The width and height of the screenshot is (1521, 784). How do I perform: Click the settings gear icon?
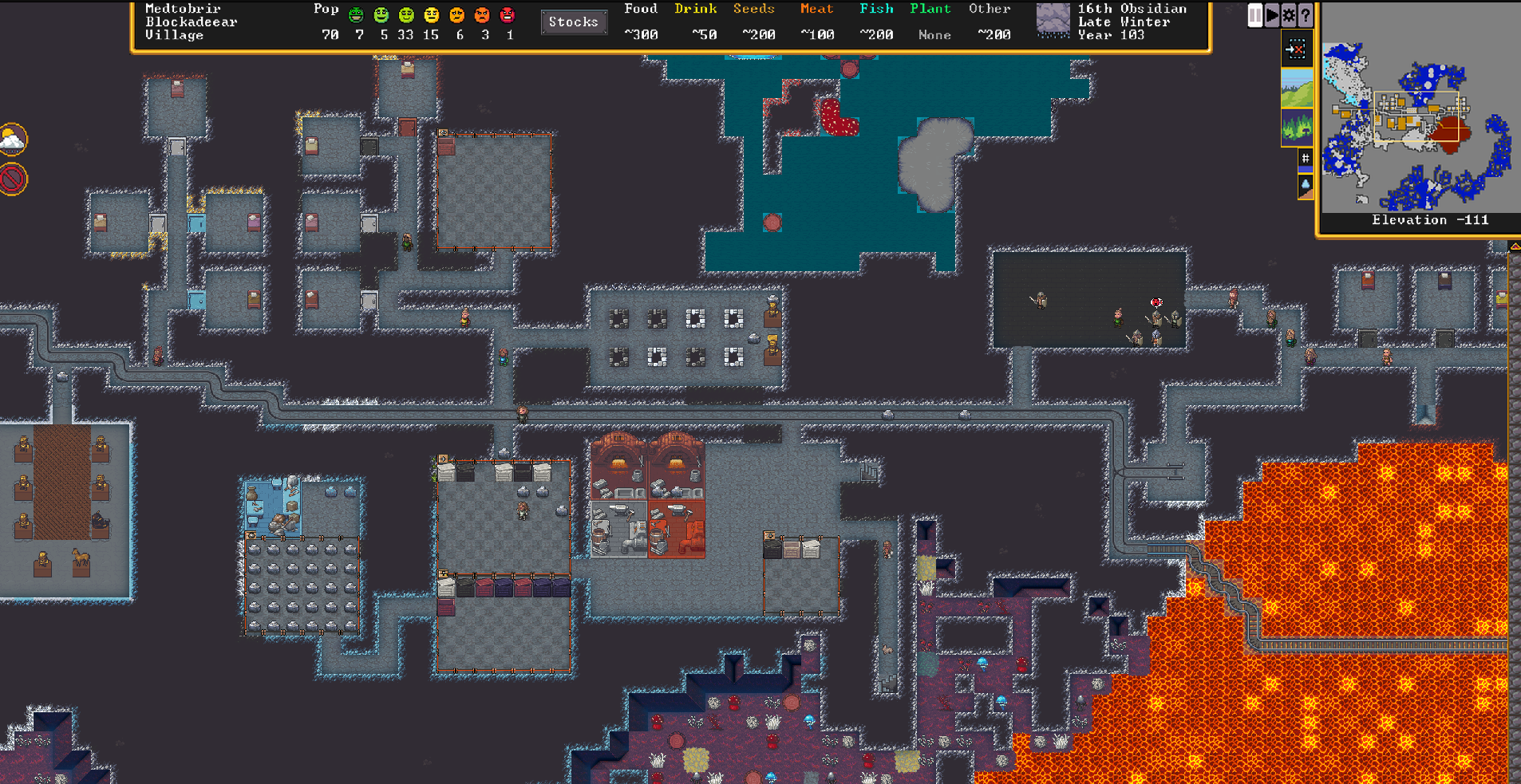1287,16
